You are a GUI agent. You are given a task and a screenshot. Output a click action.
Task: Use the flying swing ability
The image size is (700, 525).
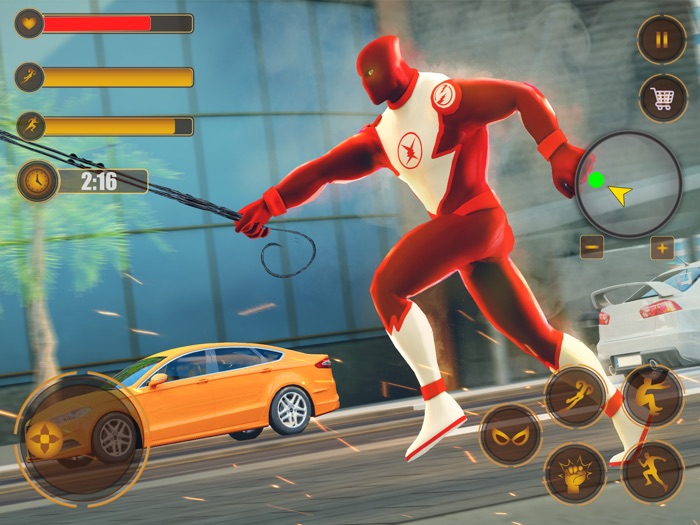576,396
